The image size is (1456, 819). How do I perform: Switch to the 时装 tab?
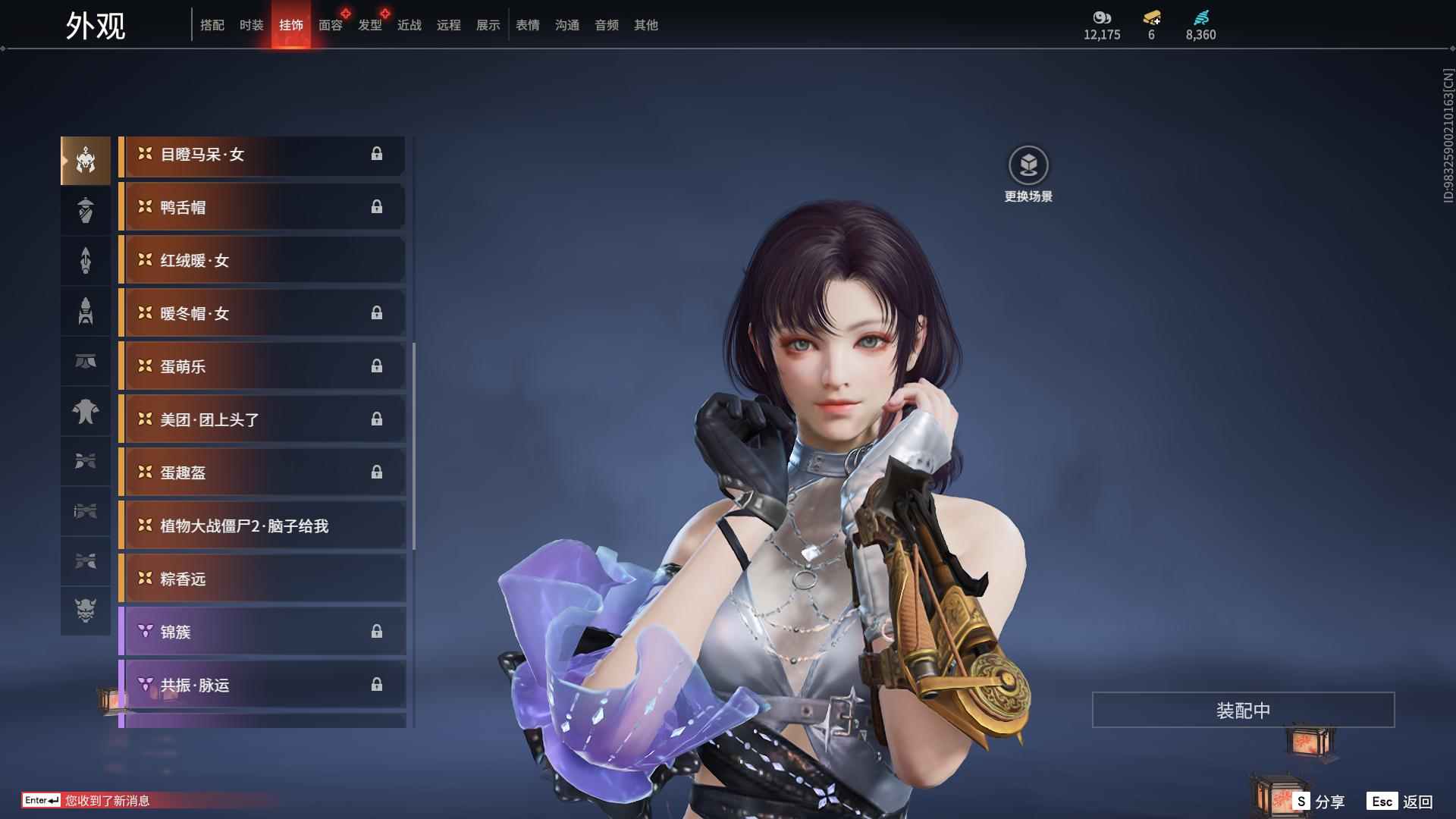click(x=250, y=25)
